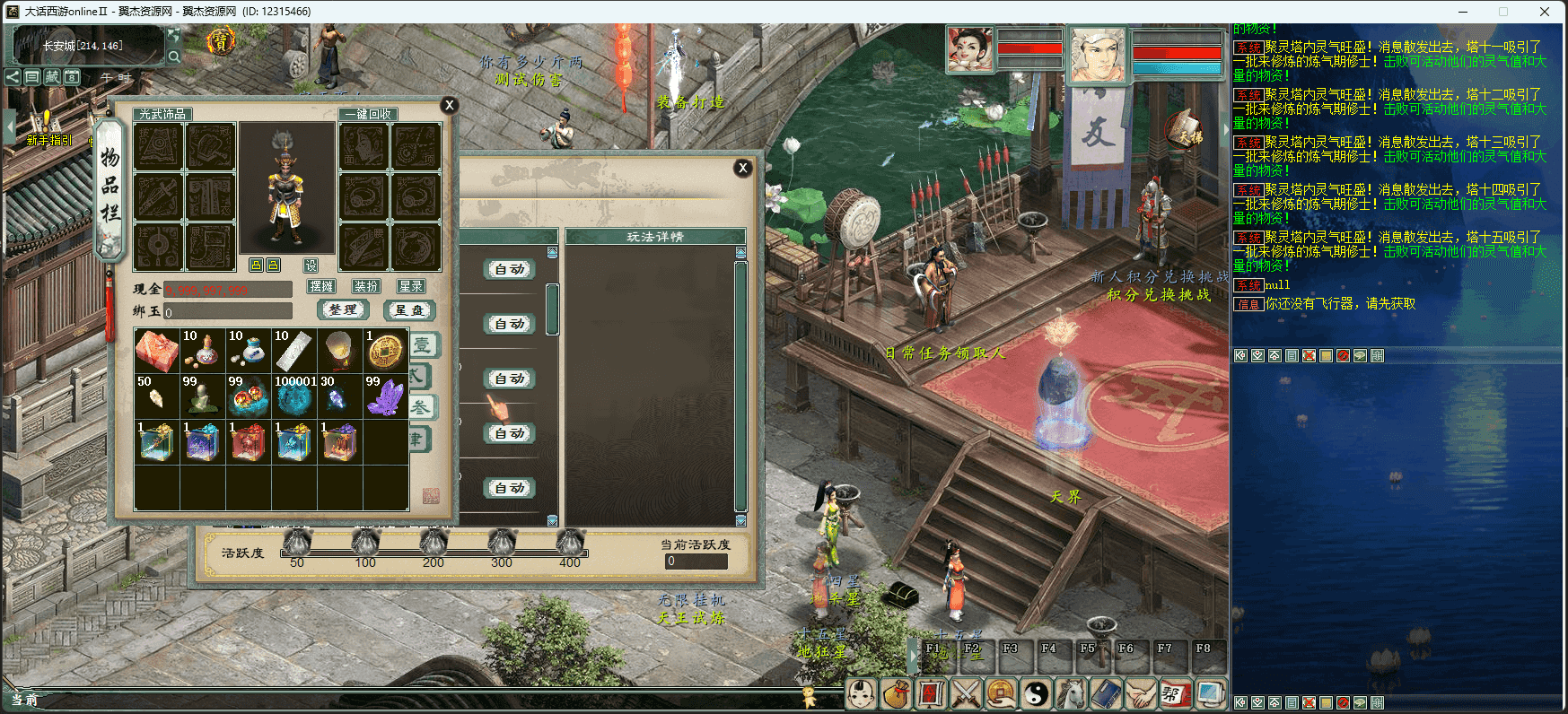Switch to inventory page 叁
Image resolution: width=1568 pixels, height=714 pixels.
pos(420,407)
